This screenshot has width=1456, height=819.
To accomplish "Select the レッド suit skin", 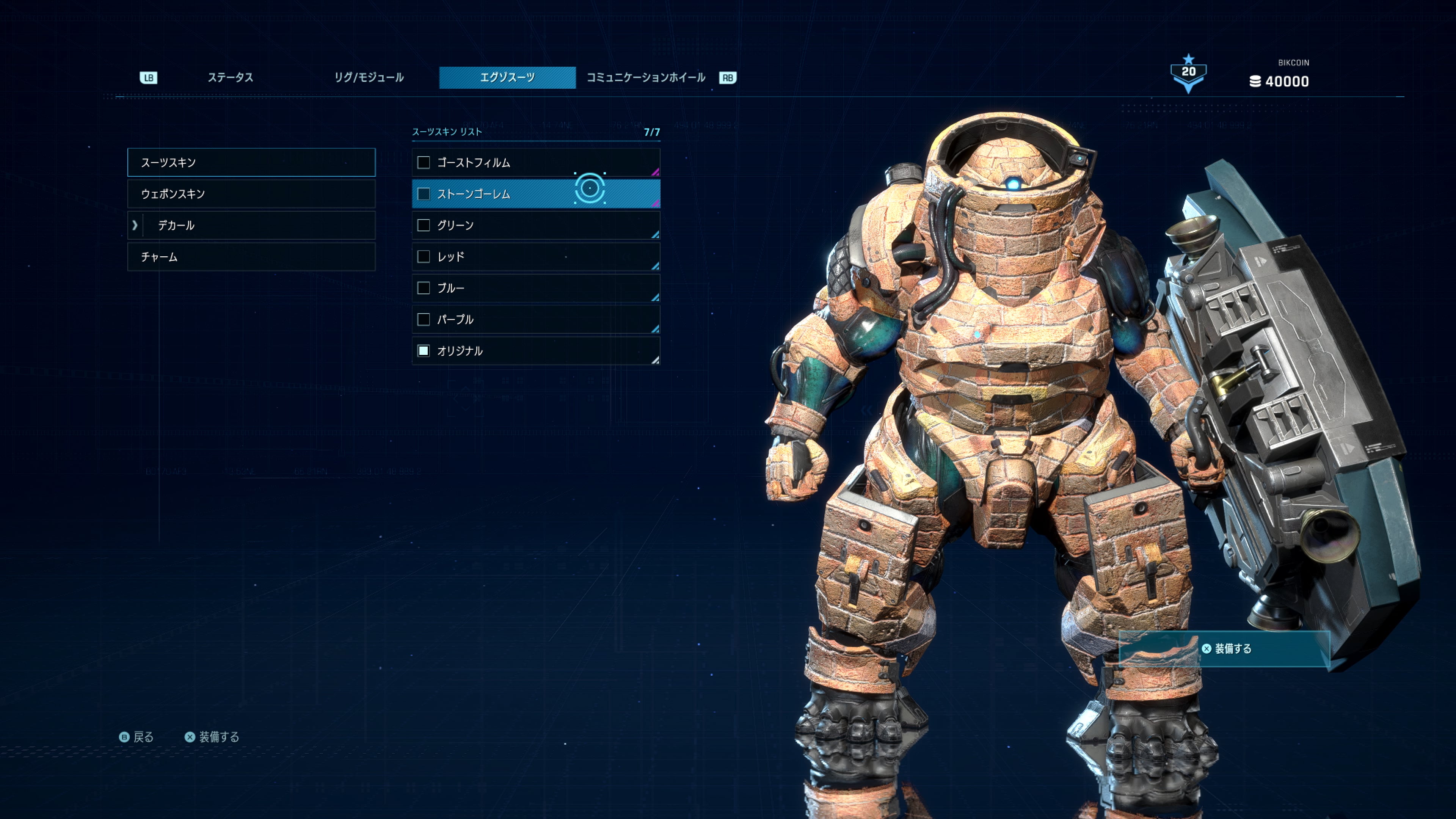I will 535,257.
